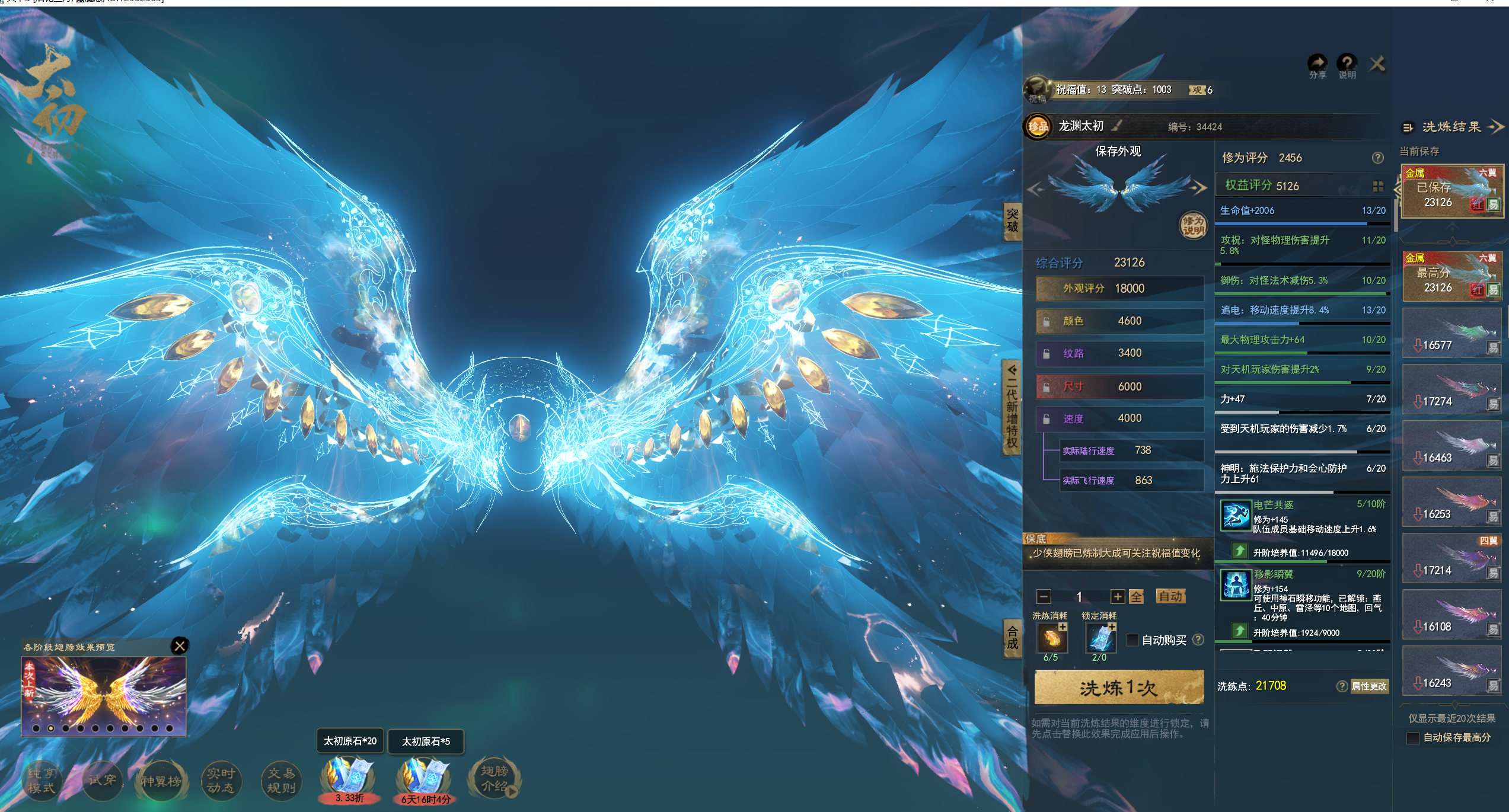Open the 修为说明 round button
Image resolution: width=1509 pixels, height=812 pixels.
click(x=1192, y=225)
